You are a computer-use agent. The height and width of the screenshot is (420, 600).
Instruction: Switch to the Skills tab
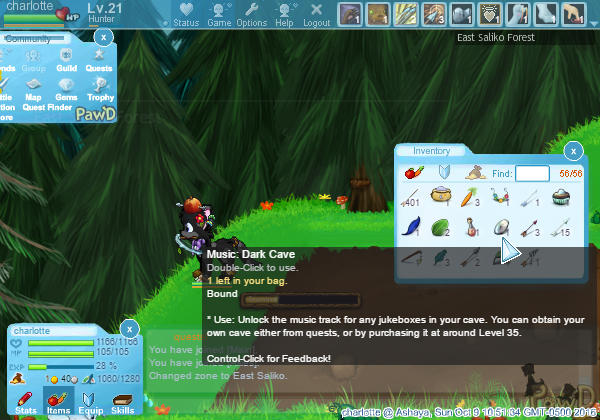[122, 402]
